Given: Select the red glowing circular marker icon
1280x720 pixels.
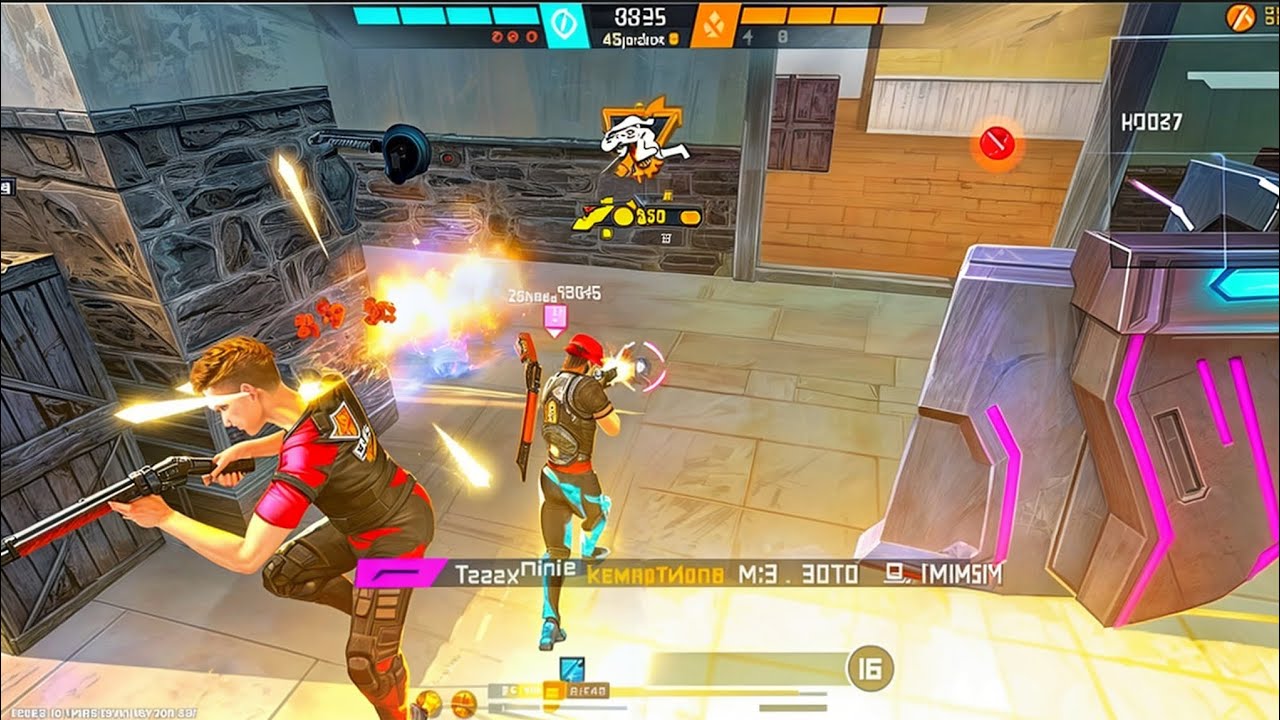Looking at the screenshot, I should [996, 145].
